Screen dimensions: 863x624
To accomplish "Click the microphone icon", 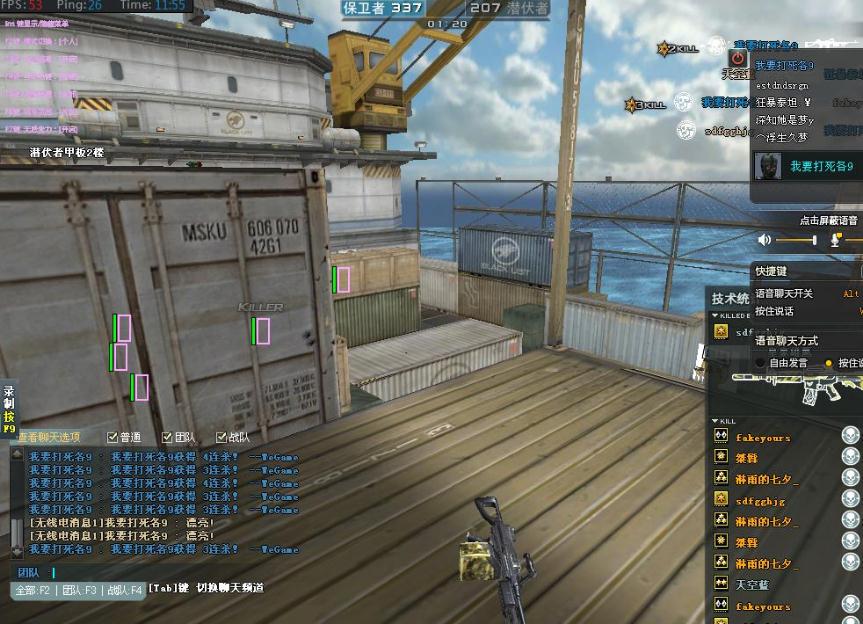I will (x=836, y=240).
